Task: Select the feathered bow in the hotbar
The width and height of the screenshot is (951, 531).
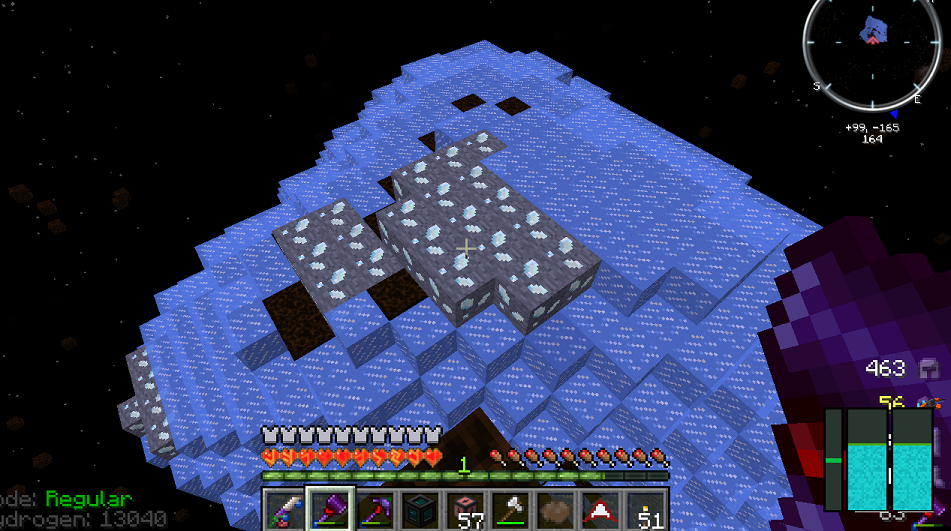Action: (284, 509)
